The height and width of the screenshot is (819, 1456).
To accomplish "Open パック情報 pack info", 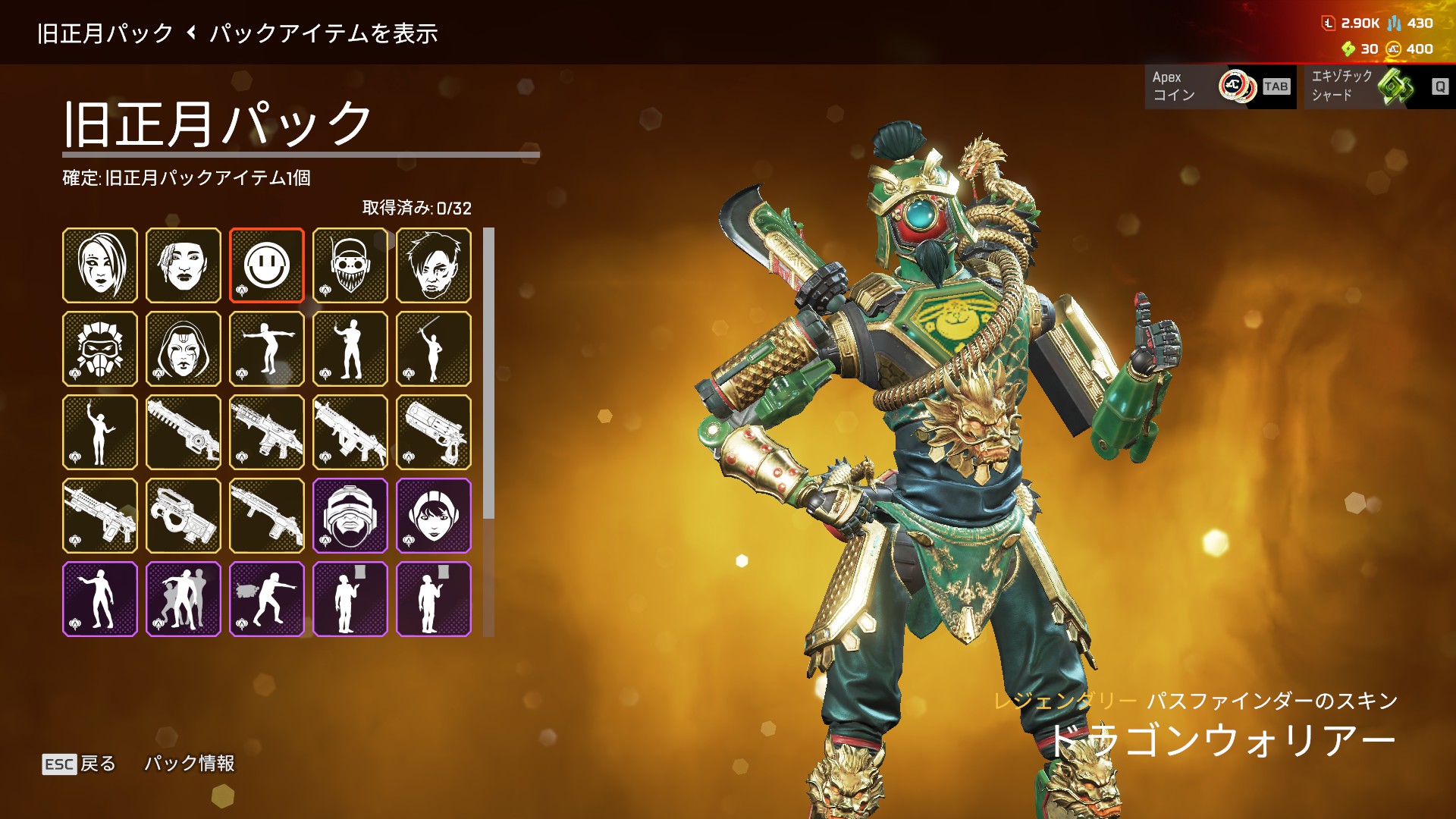I will pyautogui.click(x=190, y=764).
